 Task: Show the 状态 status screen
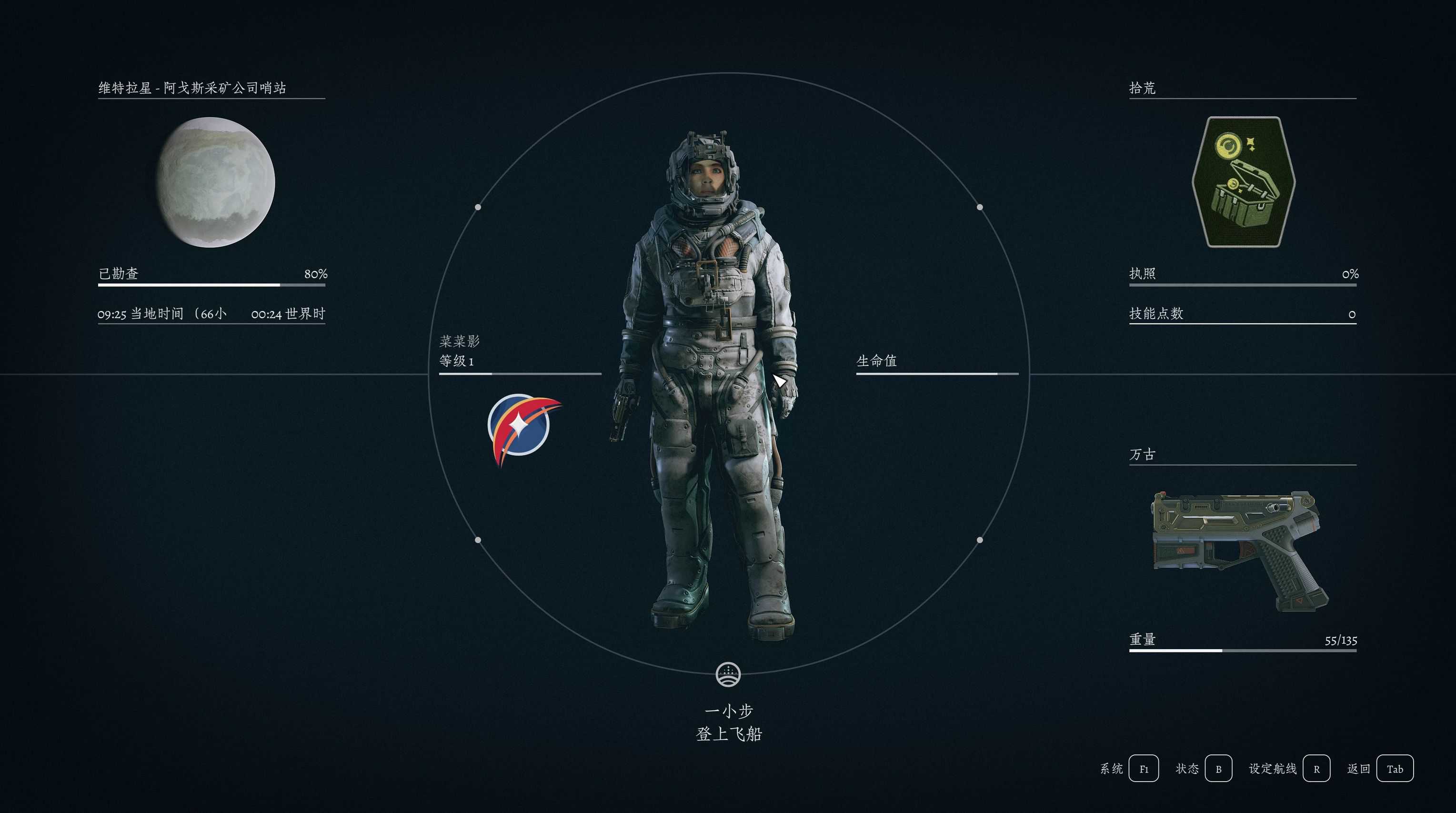1218,769
